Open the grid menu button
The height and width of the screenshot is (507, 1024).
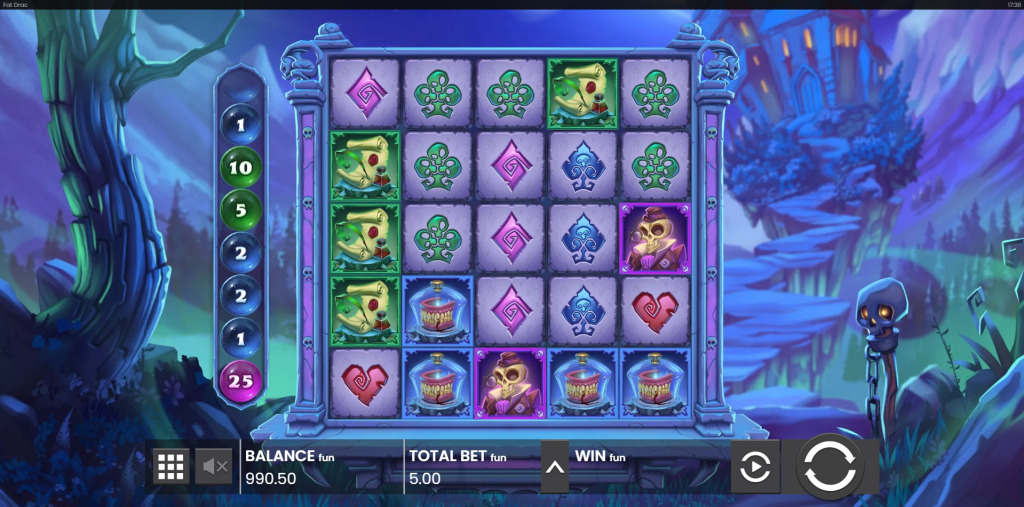click(x=171, y=466)
